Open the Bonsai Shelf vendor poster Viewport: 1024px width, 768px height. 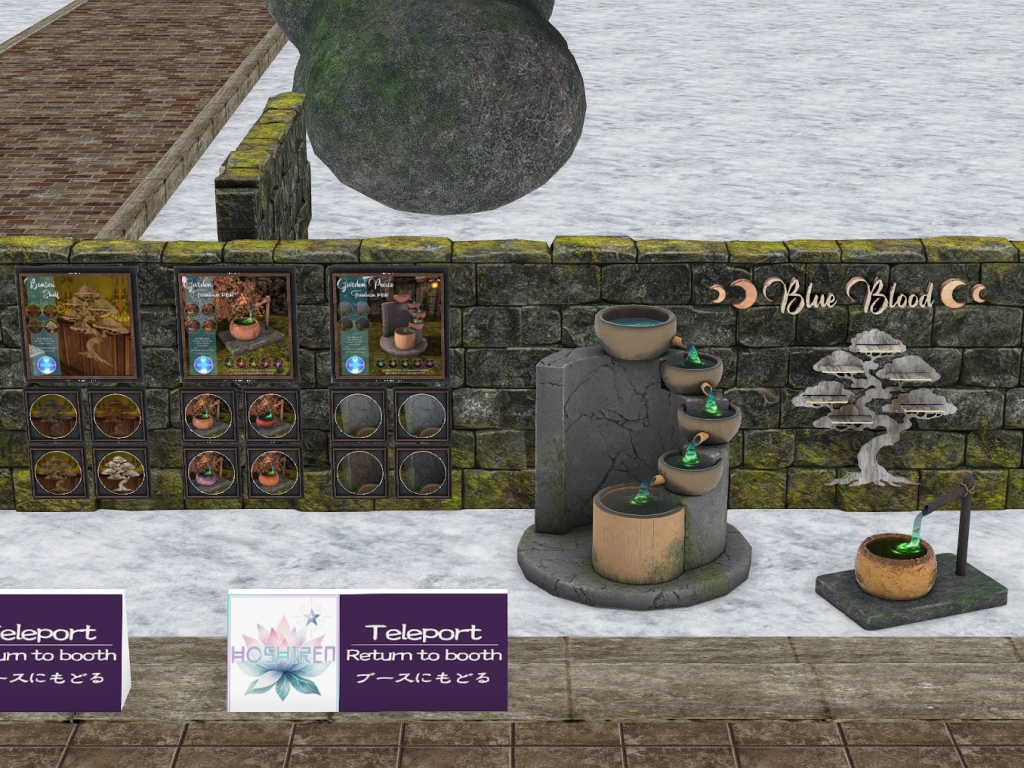pyautogui.click(x=79, y=325)
